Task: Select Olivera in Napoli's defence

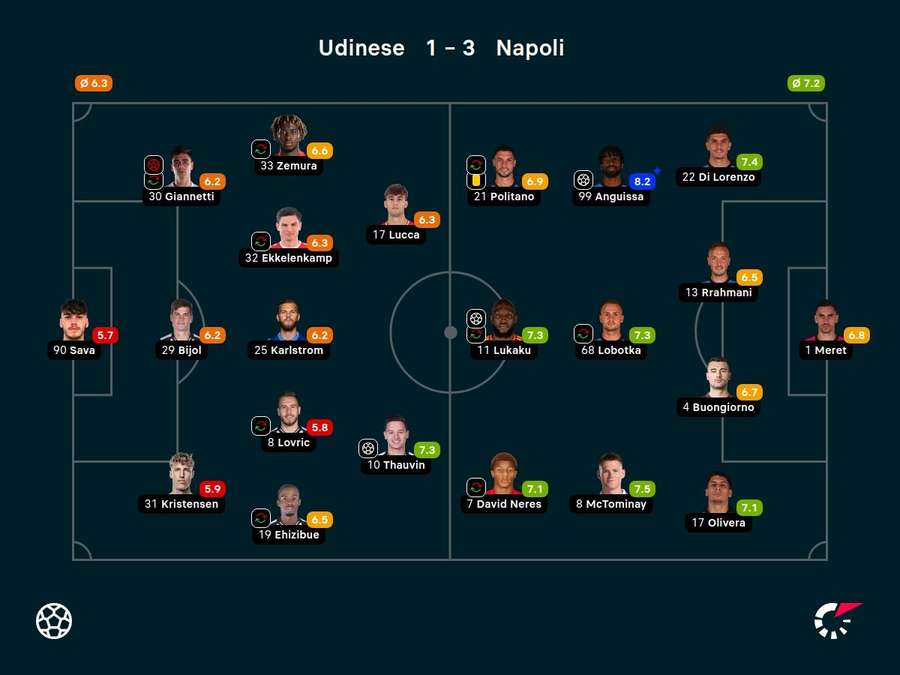Action: point(718,493)
